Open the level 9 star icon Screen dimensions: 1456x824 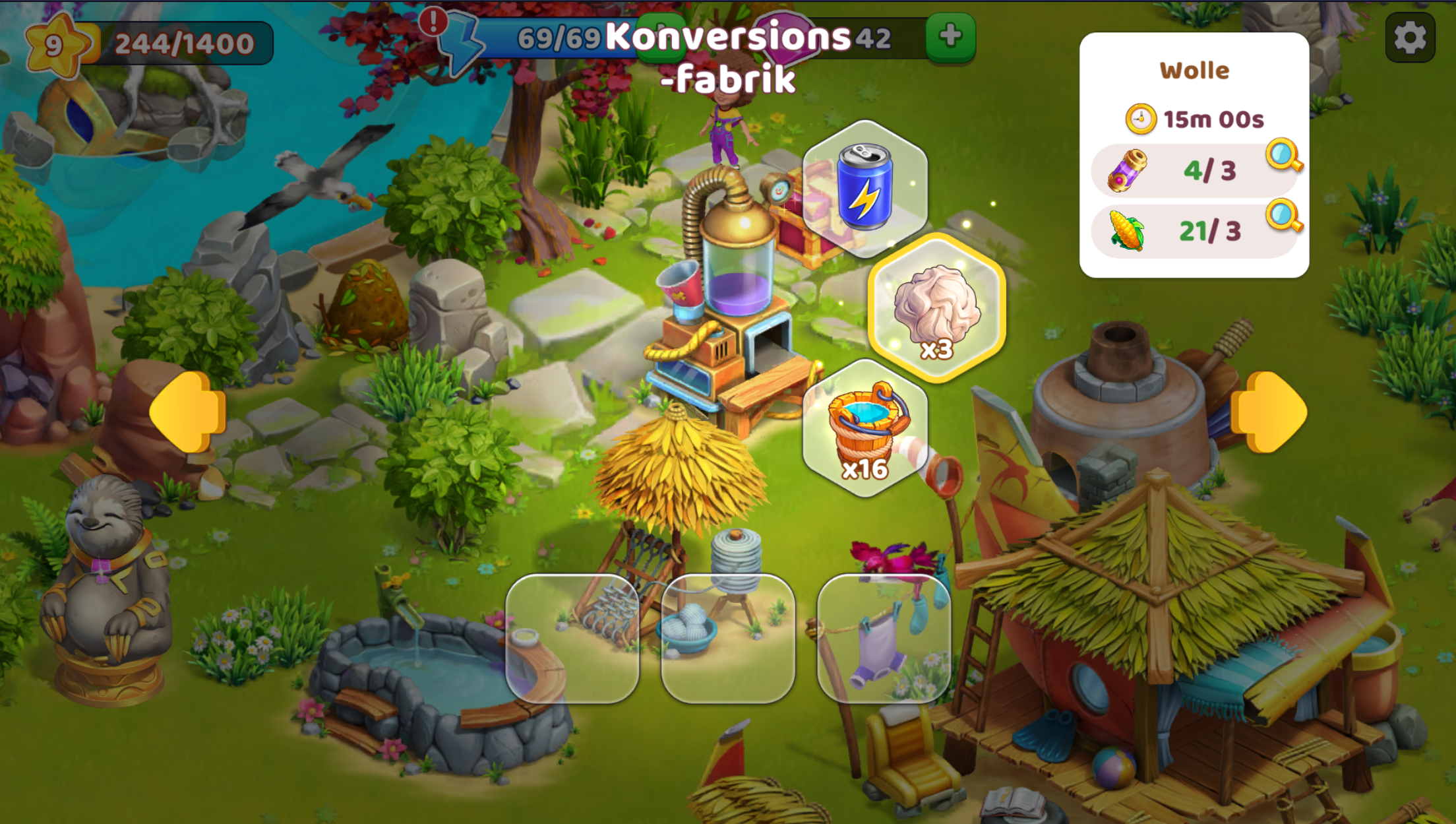pyautogui.click(x=55, y=45)
